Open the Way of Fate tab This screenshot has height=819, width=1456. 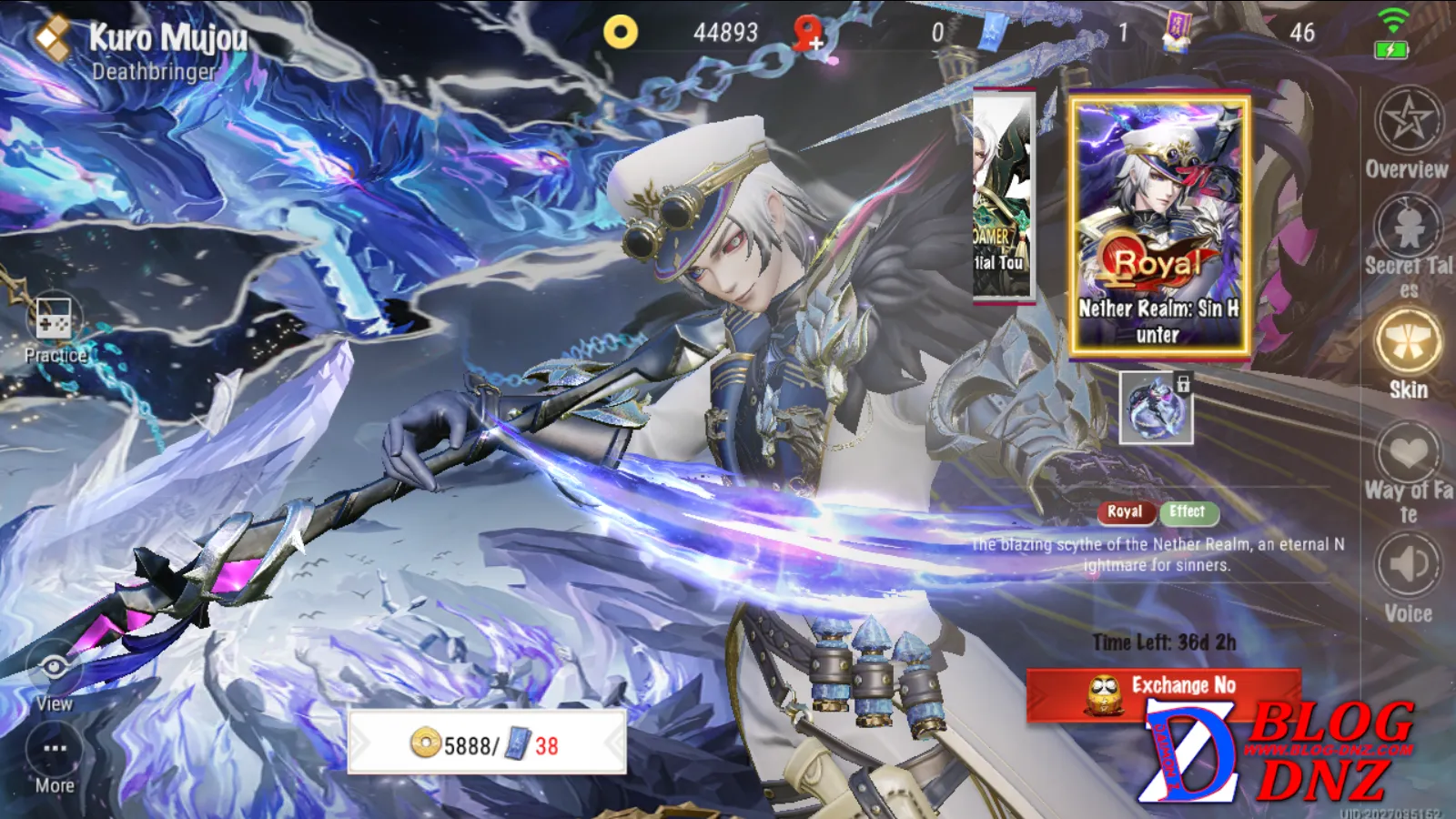[x=1408, y=470]
